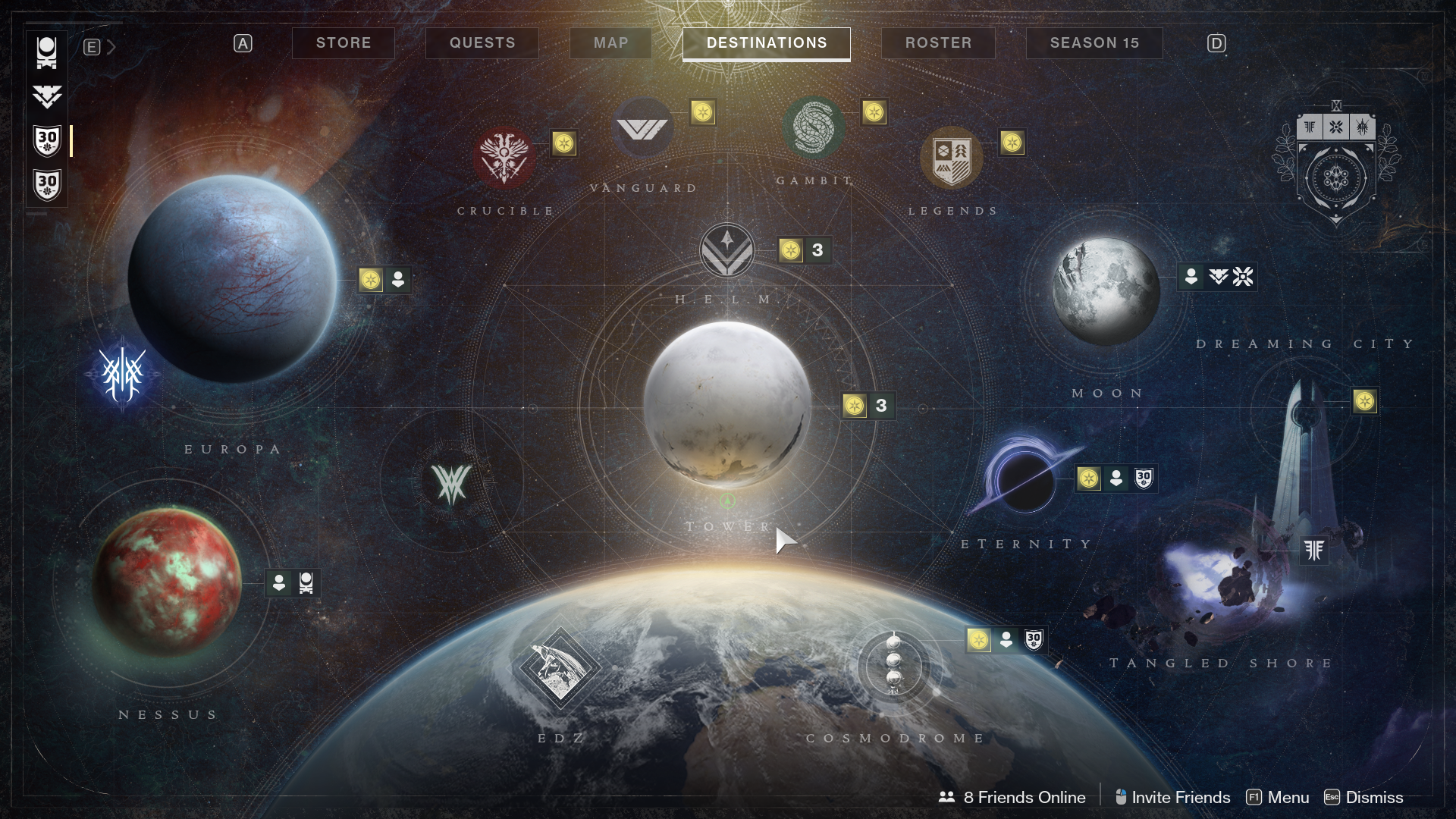Open the SEASON 15 tab
This screenshot has width=1456, height=819.
(x=1094, y=42)
